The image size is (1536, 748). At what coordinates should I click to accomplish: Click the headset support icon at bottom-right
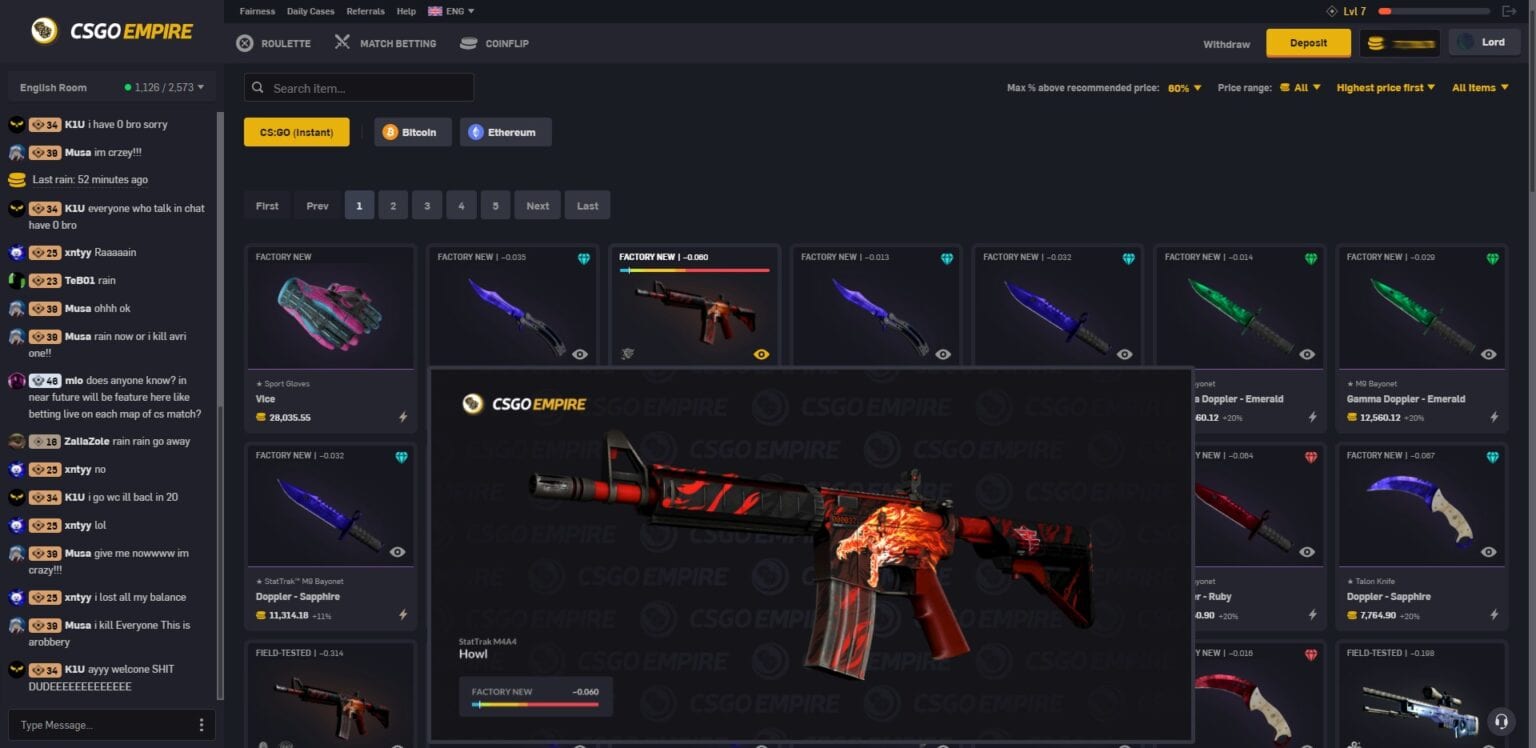click(x=1499, y=722)
